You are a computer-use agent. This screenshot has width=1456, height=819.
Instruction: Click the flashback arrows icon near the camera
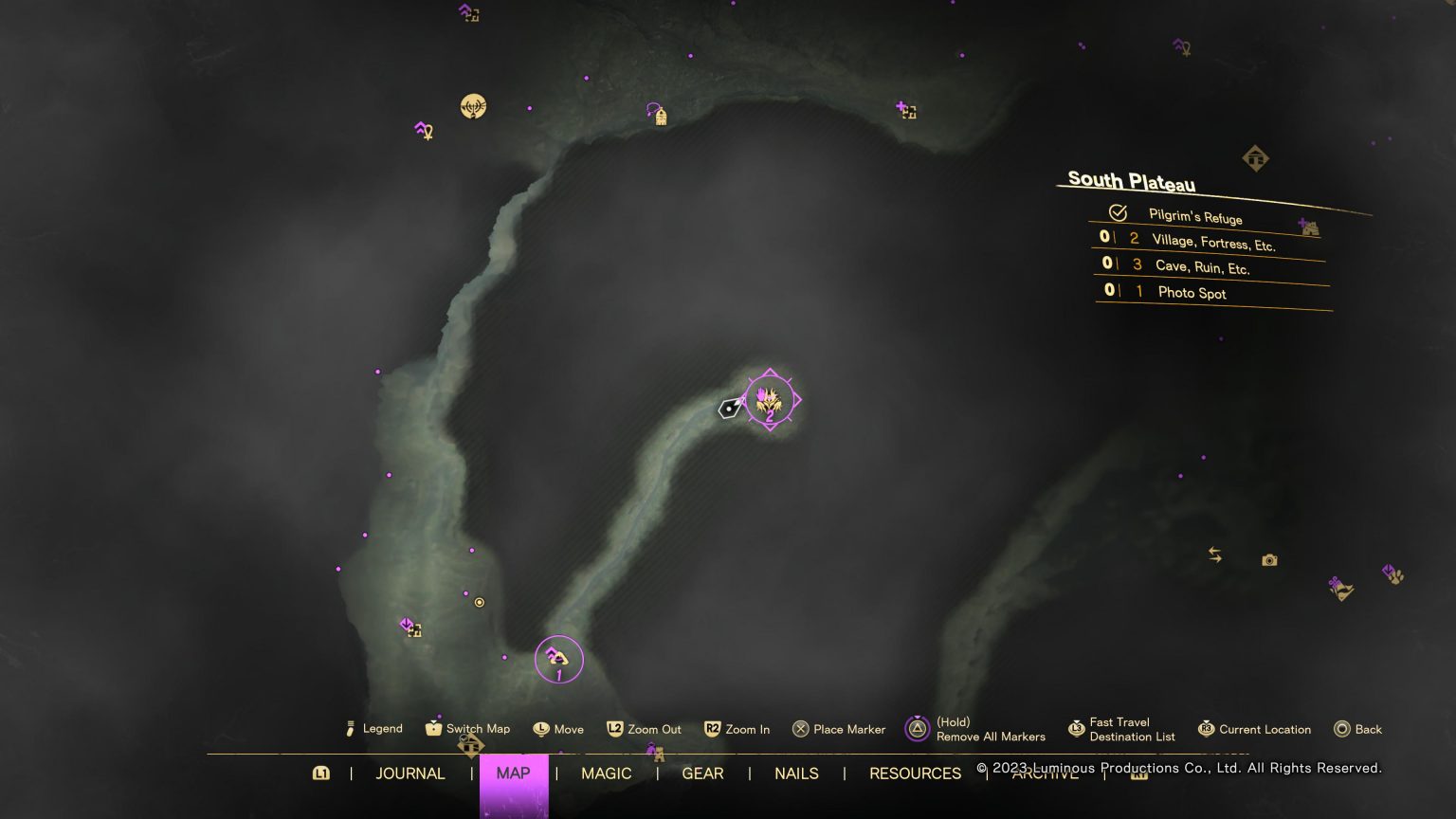click(1216, 555)
